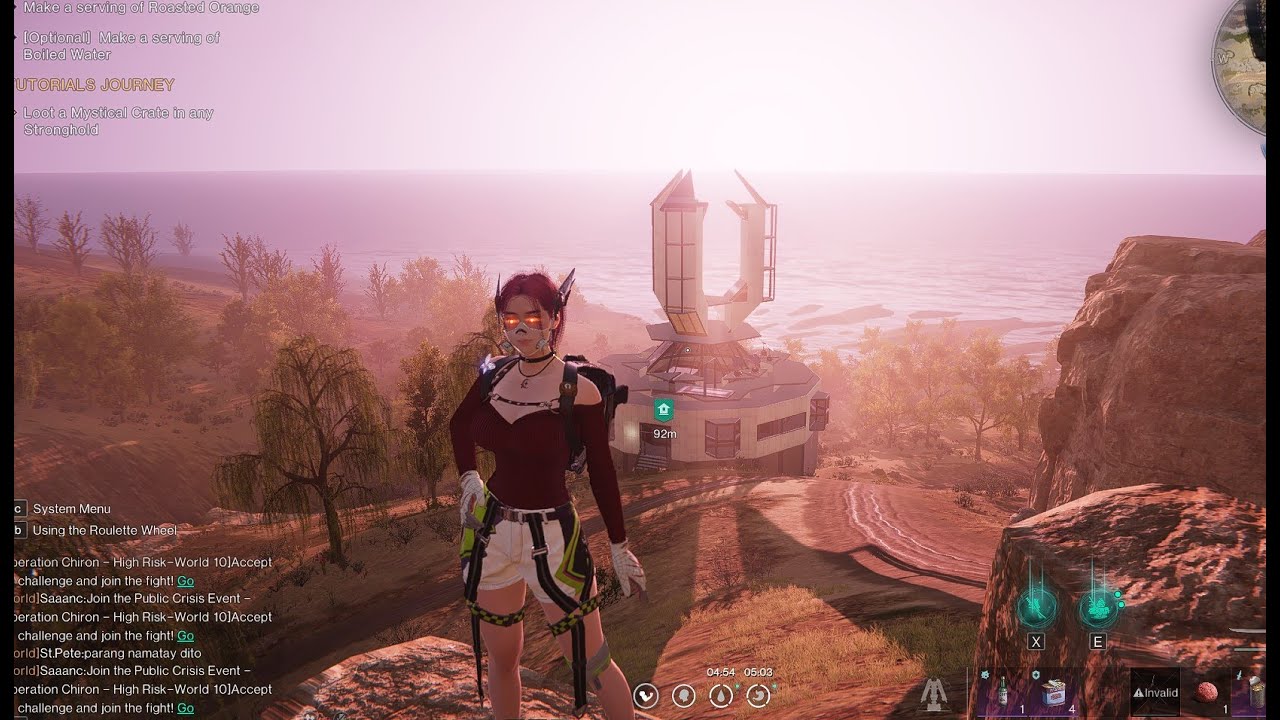Viewport: 1280px width, 720px height.
Task: Open the Mystical Crate tutorial objective
Action: pyautogui.click(x=118, y=121)
